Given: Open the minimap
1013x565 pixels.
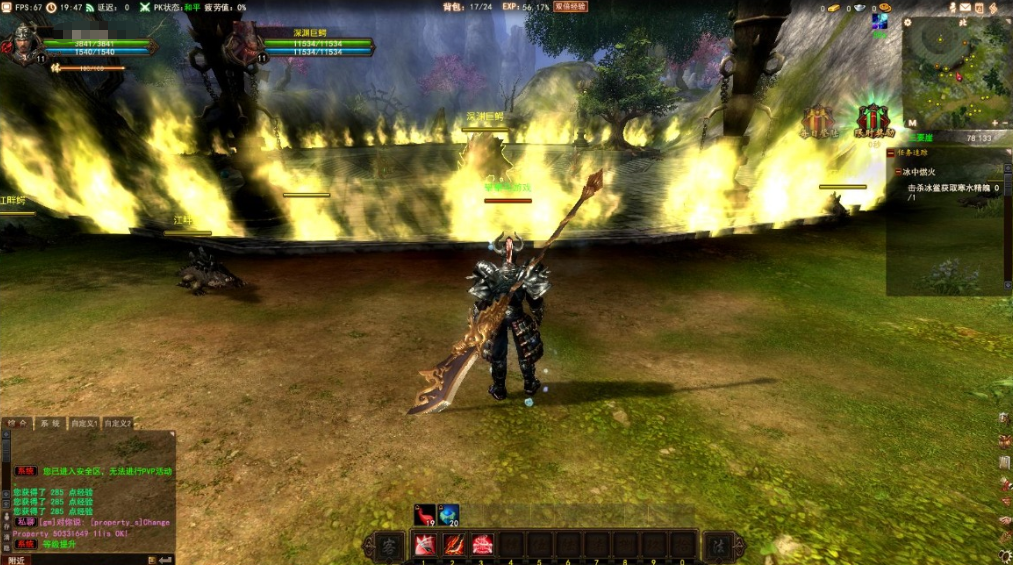Looking at the screenshot, I should (x=957, y=72).
